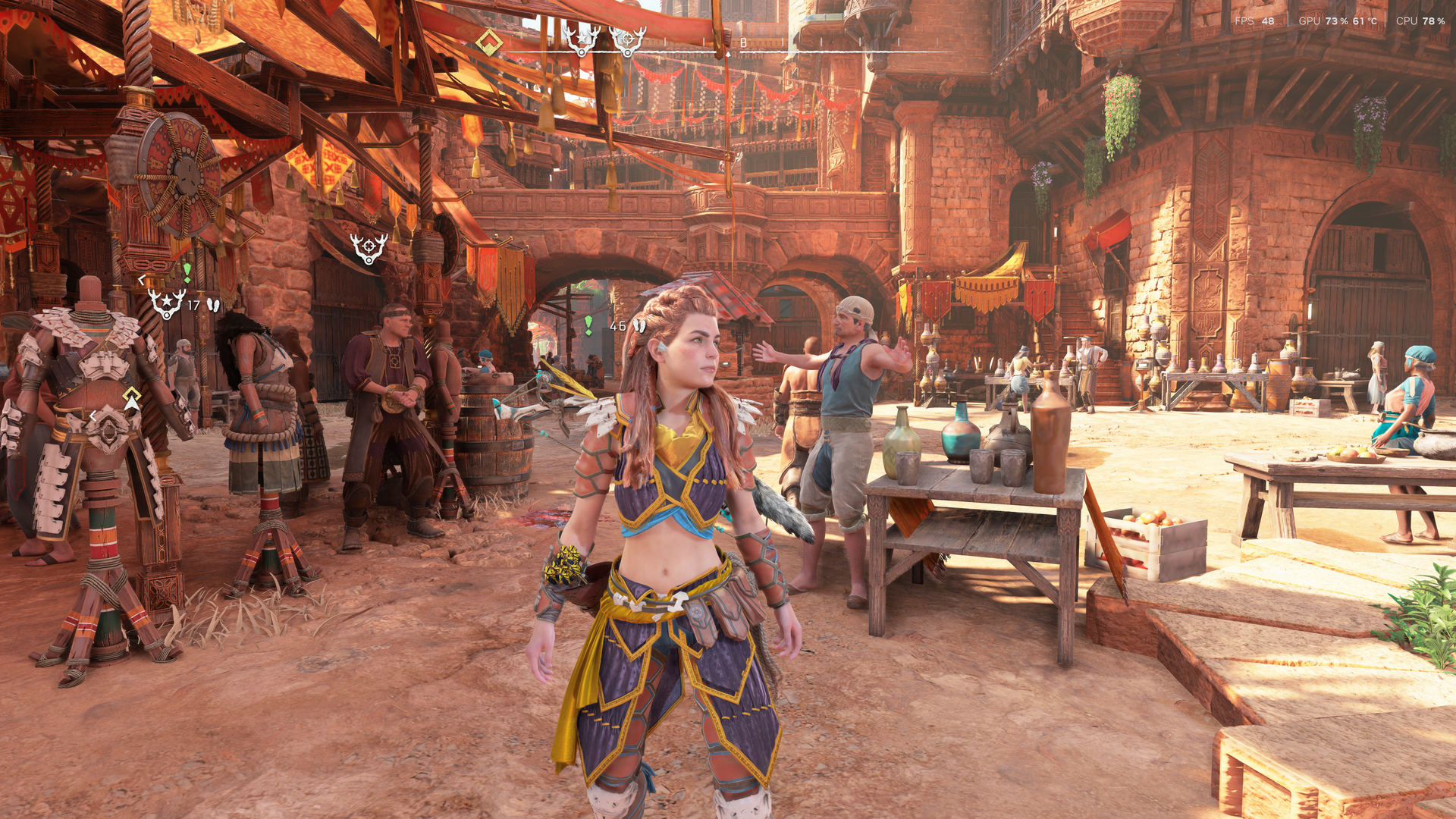1456x819 pixels.
Task: Select the yellow diamond quest marker on the compass
Action: [x=489, y=42]
